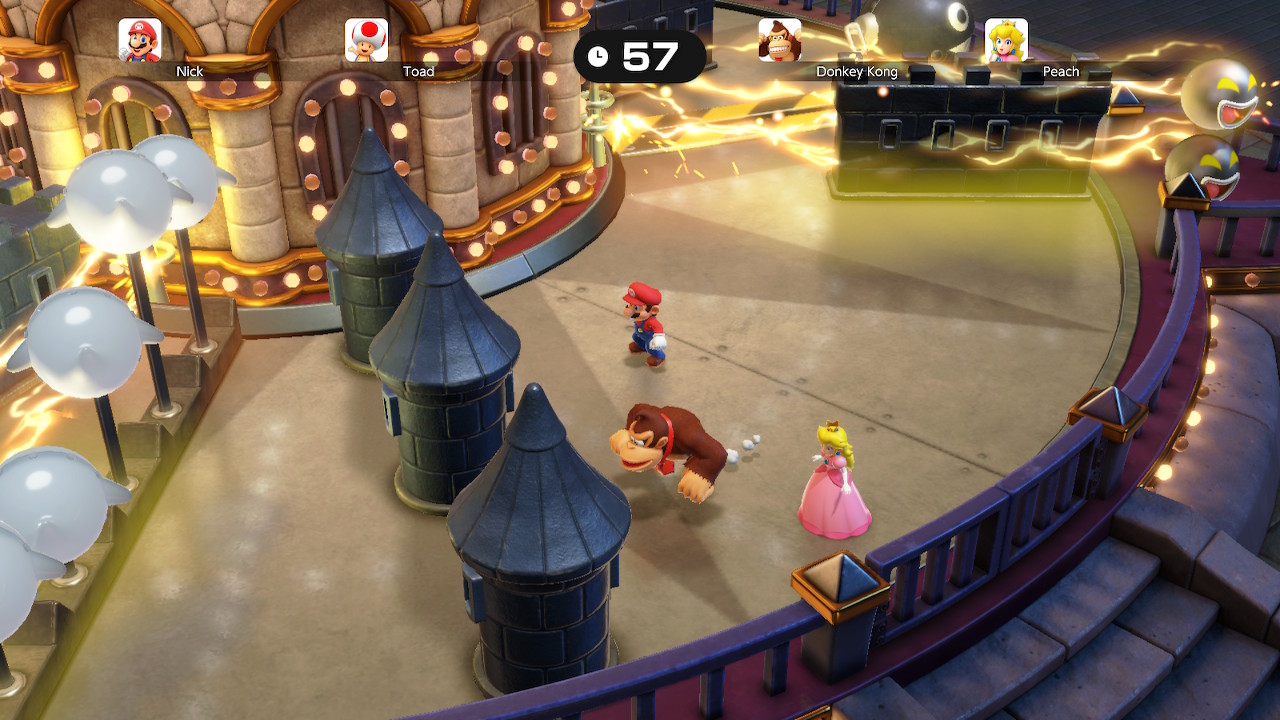Click the Donkey Kong name text
Screen dimensions: 1280x720
(859, 71)
